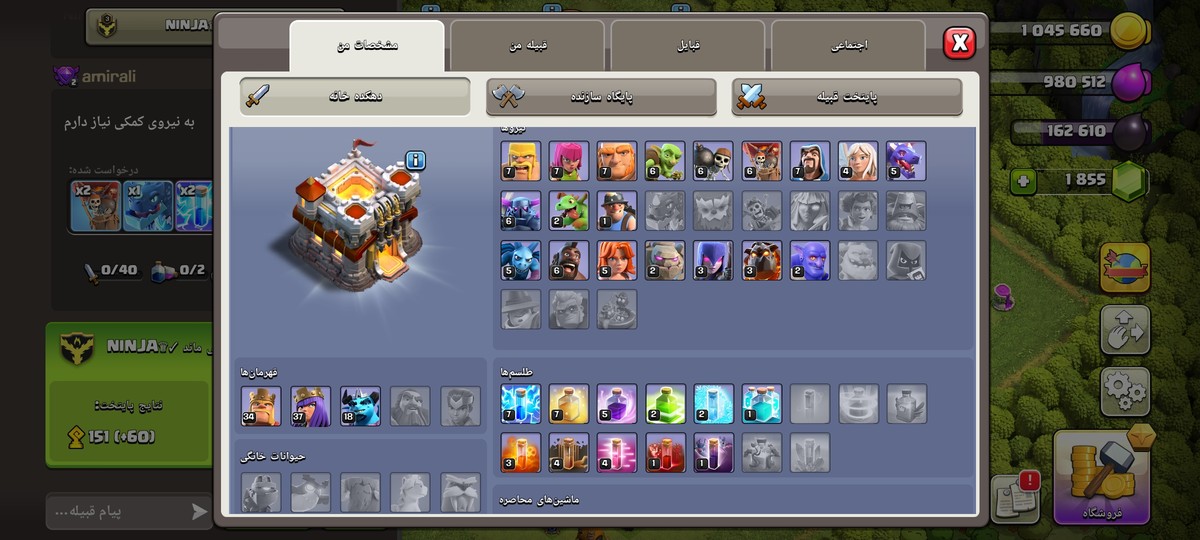
Task: Click the blue info icon beside Town Hall
Action: coord(416,161)
